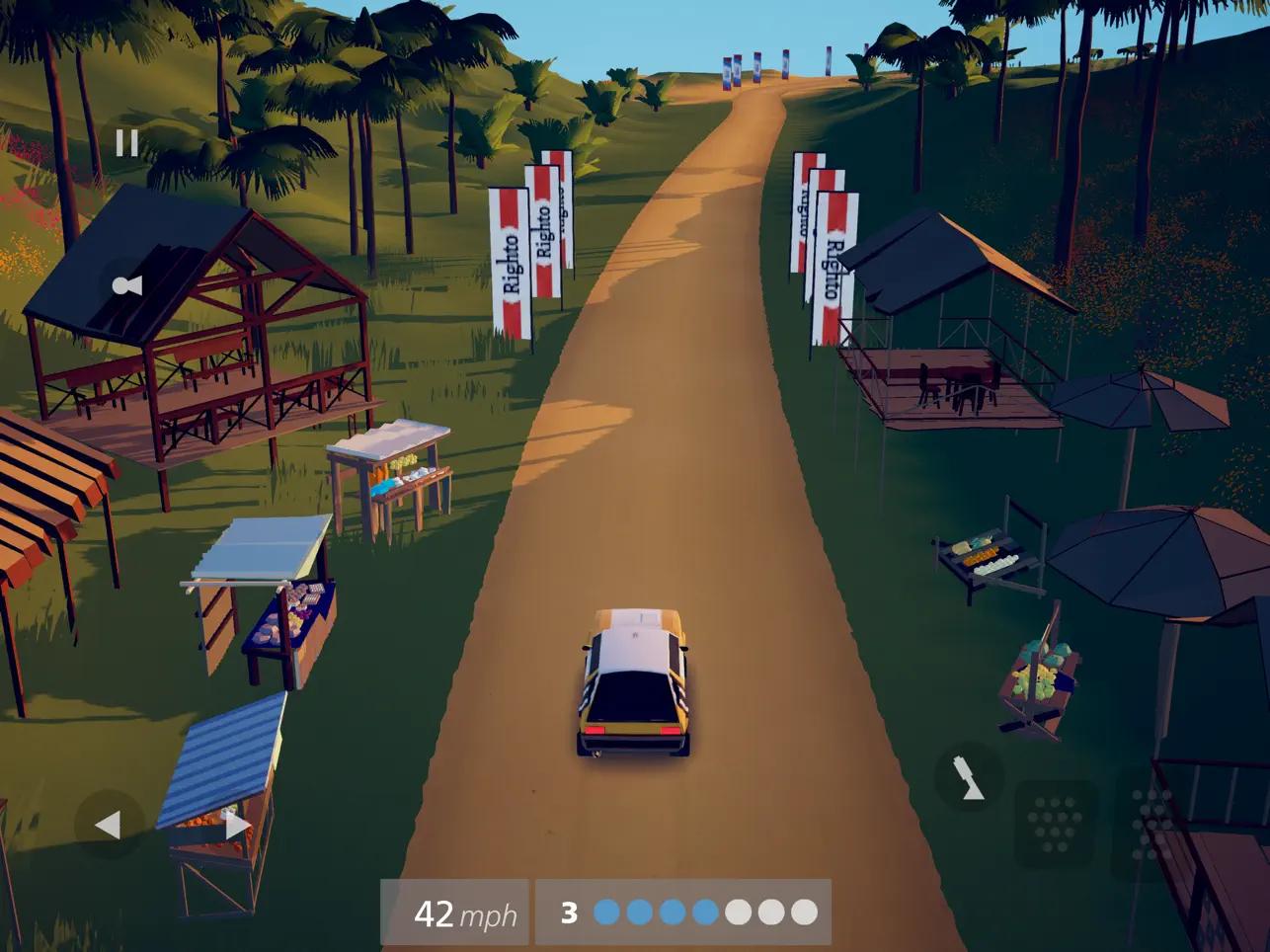Tap the wide brake pedal

click(x=1055, y=824)
